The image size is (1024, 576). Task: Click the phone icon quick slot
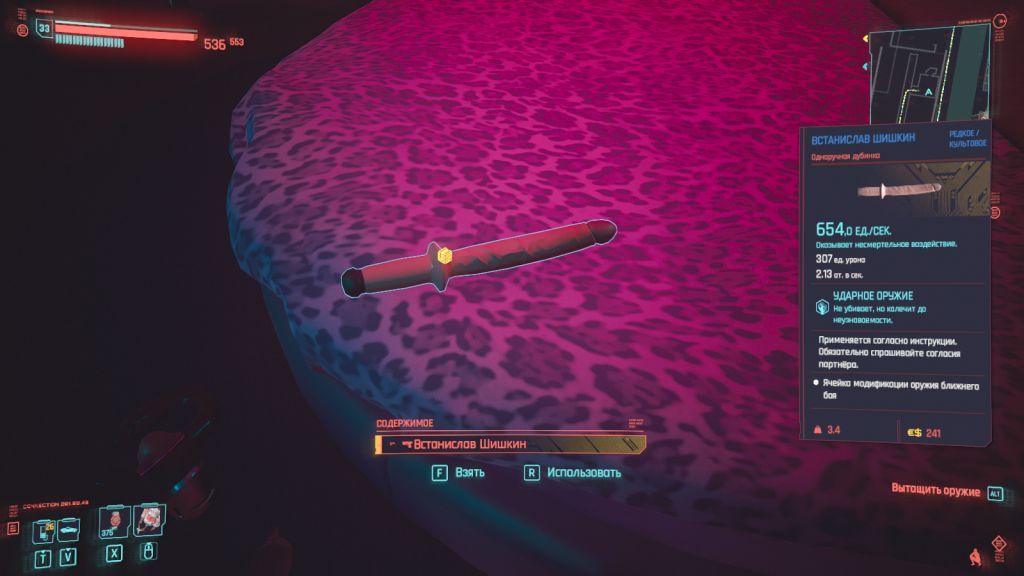click(43, 530)
